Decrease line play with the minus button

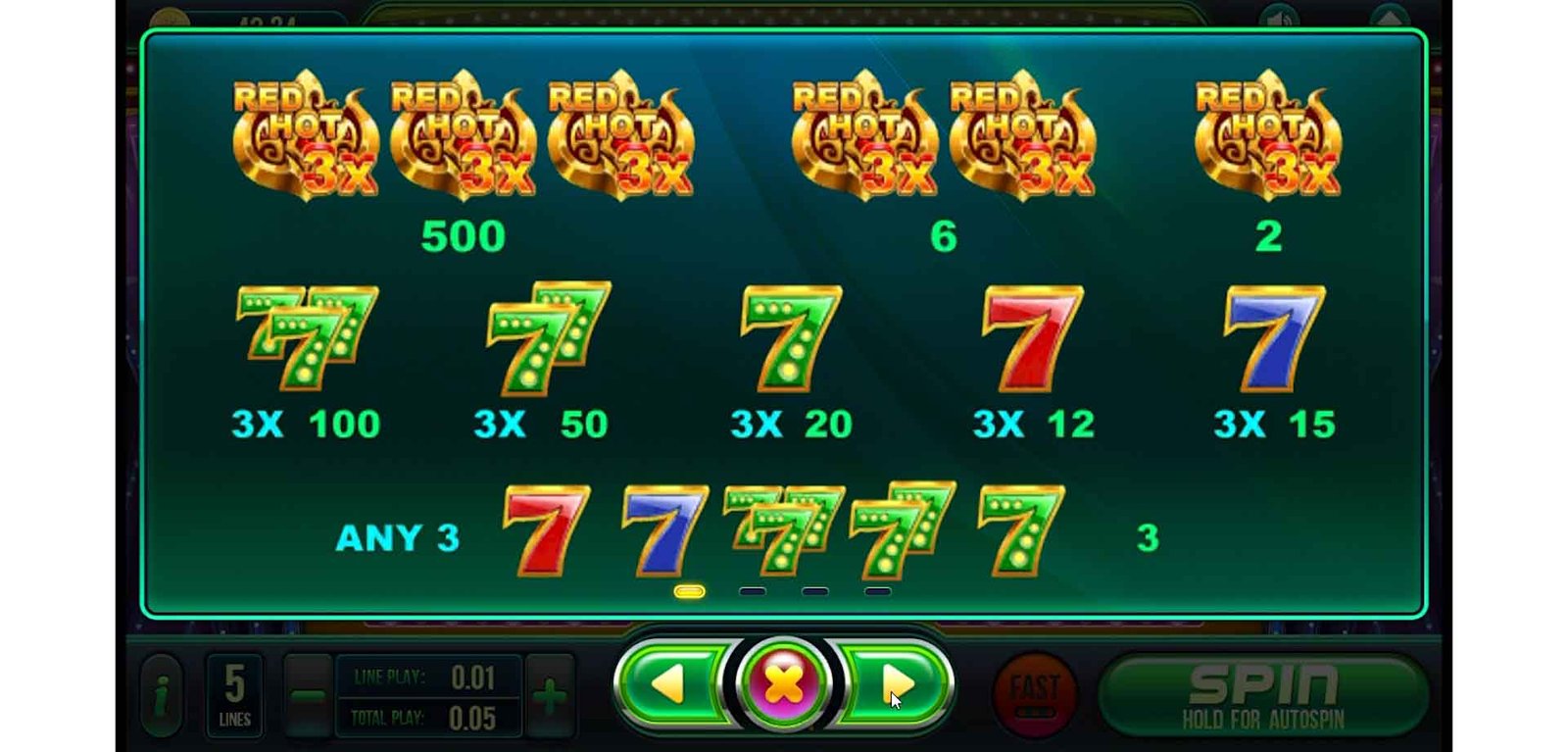click(x=308, y=696)
